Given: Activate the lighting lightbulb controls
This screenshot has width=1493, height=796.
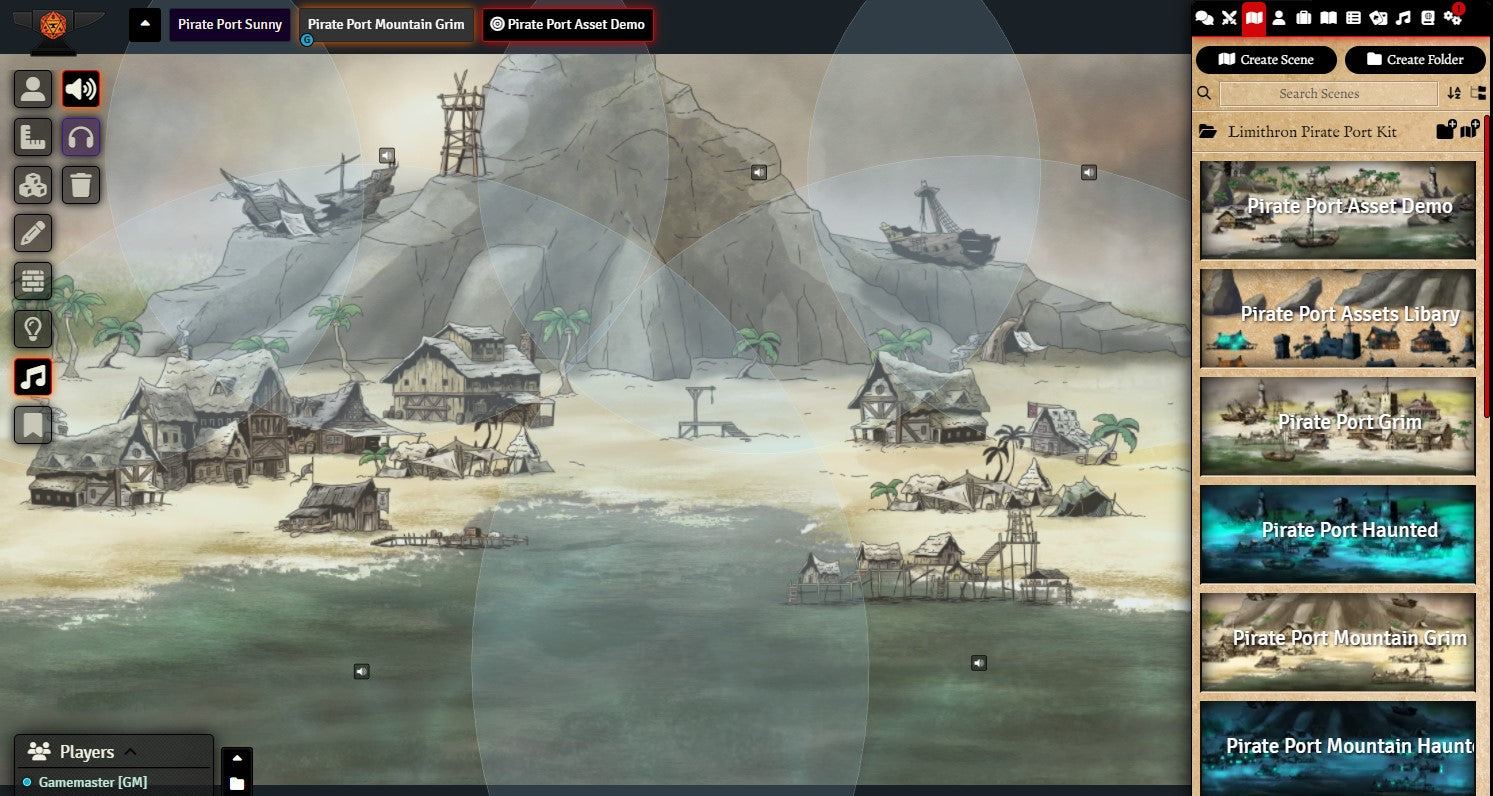Looking at the screenshot, I should click(33, 329).
